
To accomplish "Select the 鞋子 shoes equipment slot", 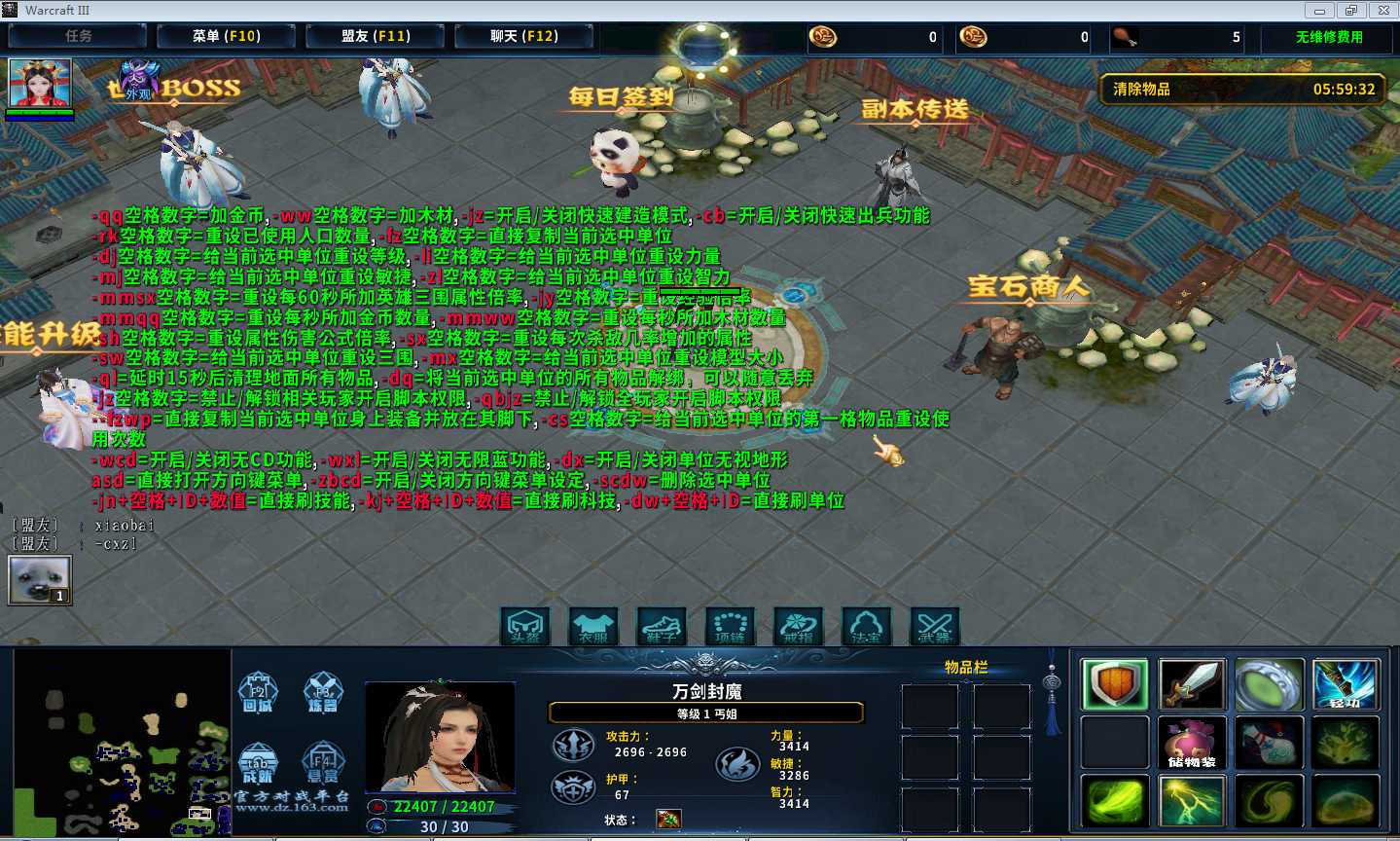I will pyautogui.click(x=662, y=626).
